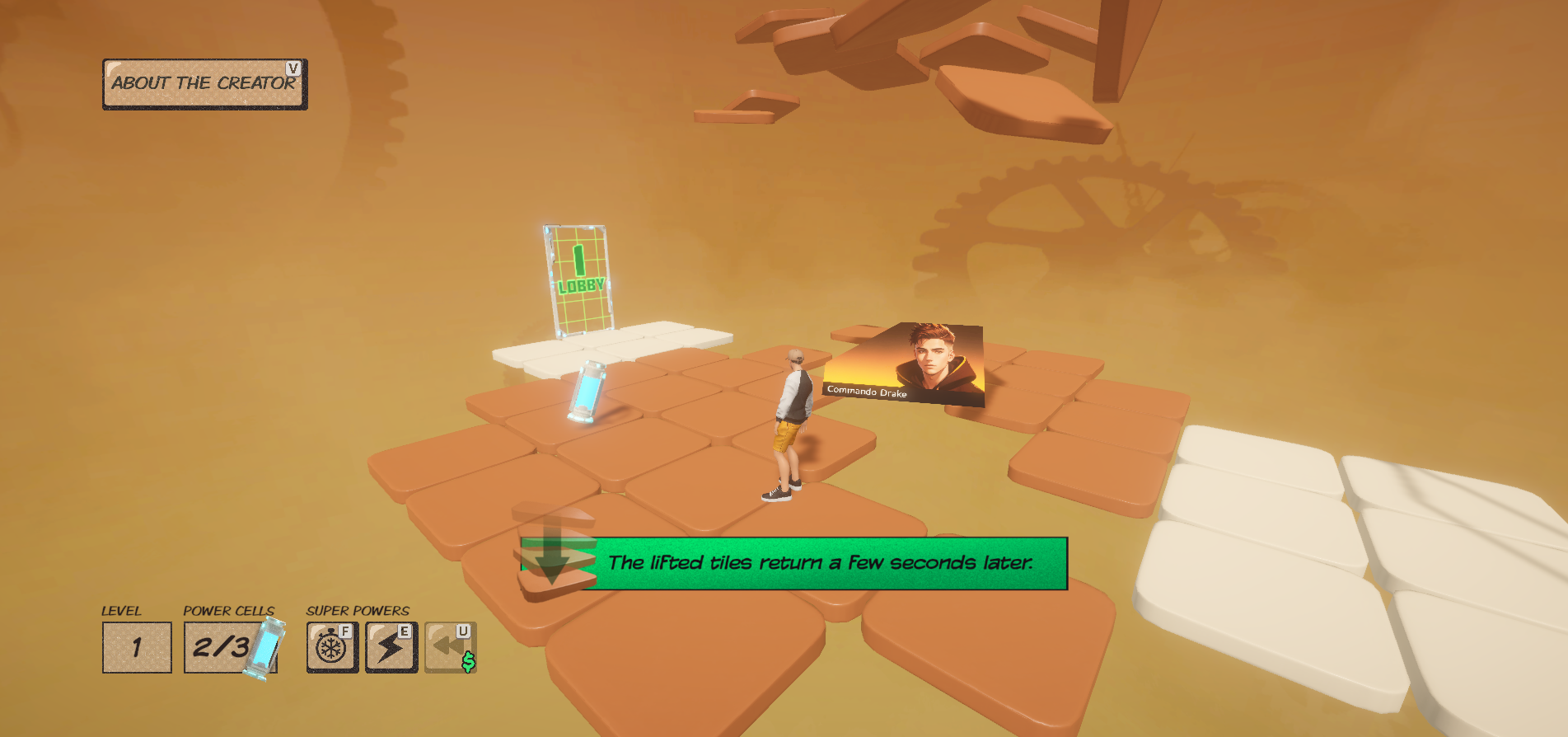
Task: Open the About the Creator panel
Action: coord(204,83)
